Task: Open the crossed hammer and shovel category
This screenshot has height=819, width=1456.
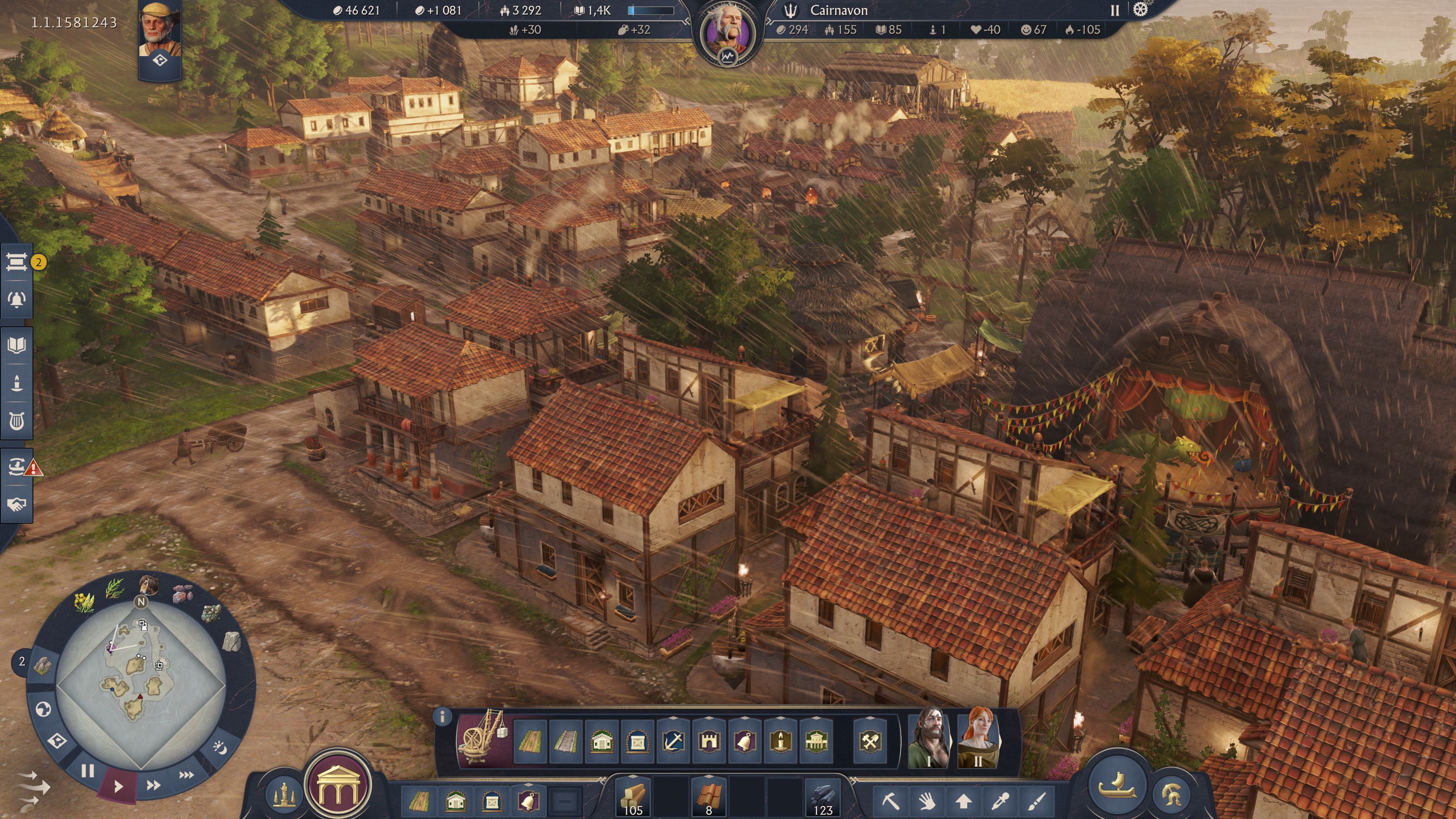Action: 870,741
